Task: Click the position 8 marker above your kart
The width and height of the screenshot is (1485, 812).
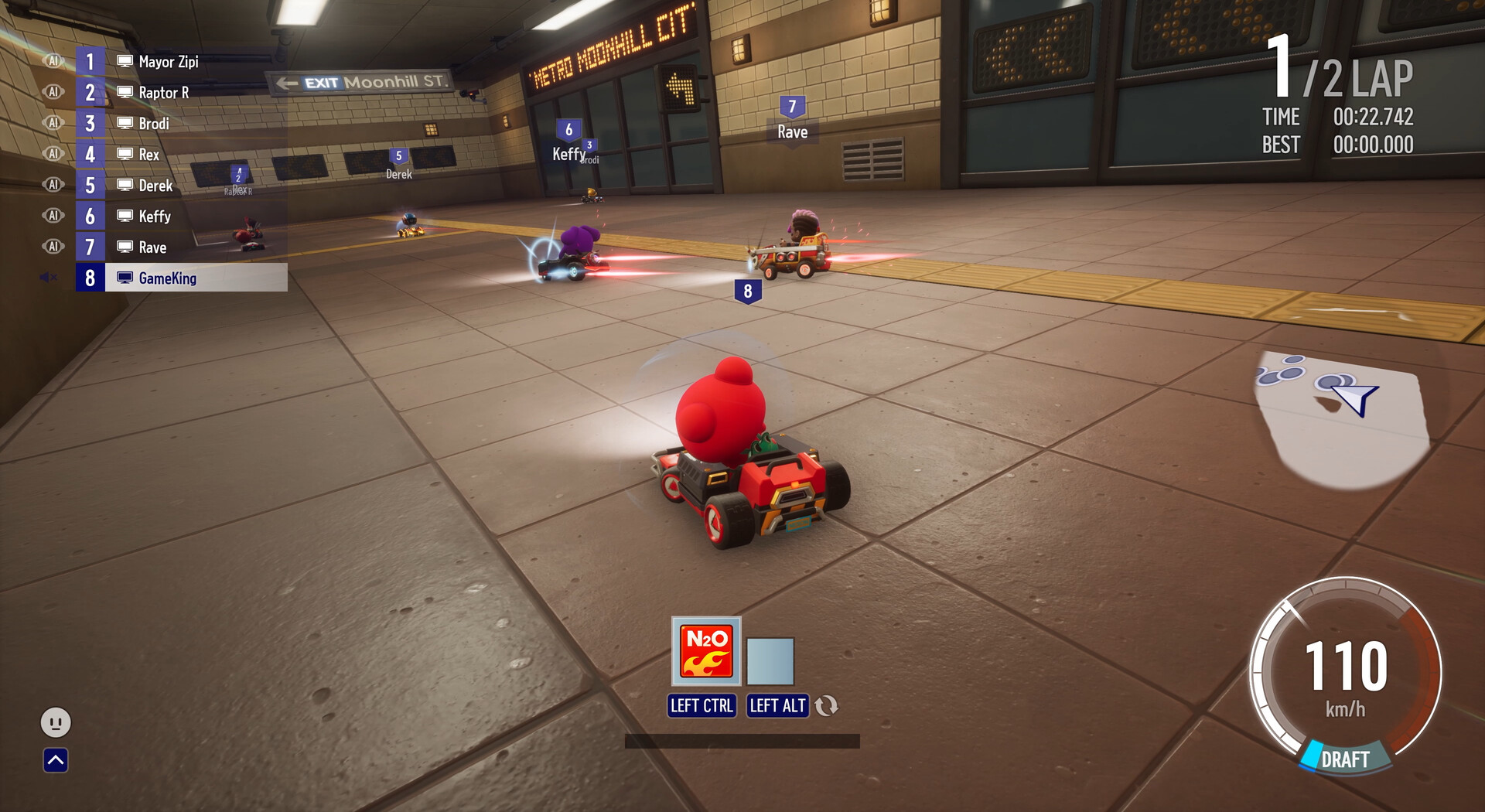Action: 746,291
